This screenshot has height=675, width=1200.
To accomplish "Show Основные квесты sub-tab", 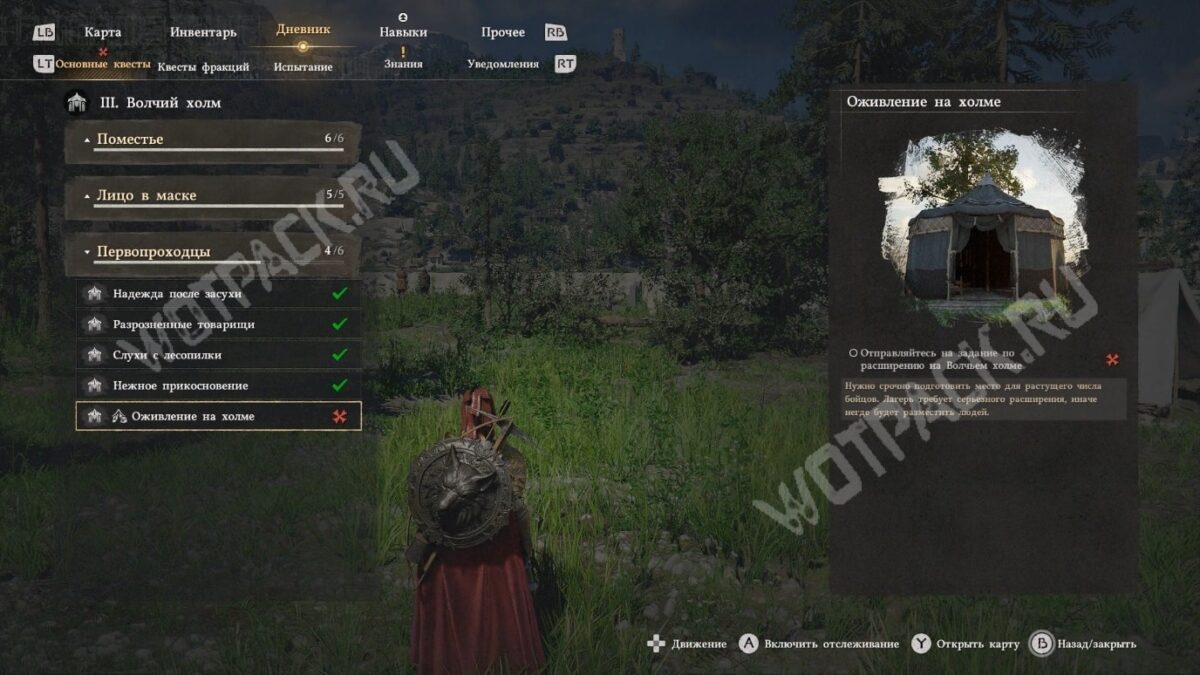I will 103,64.
